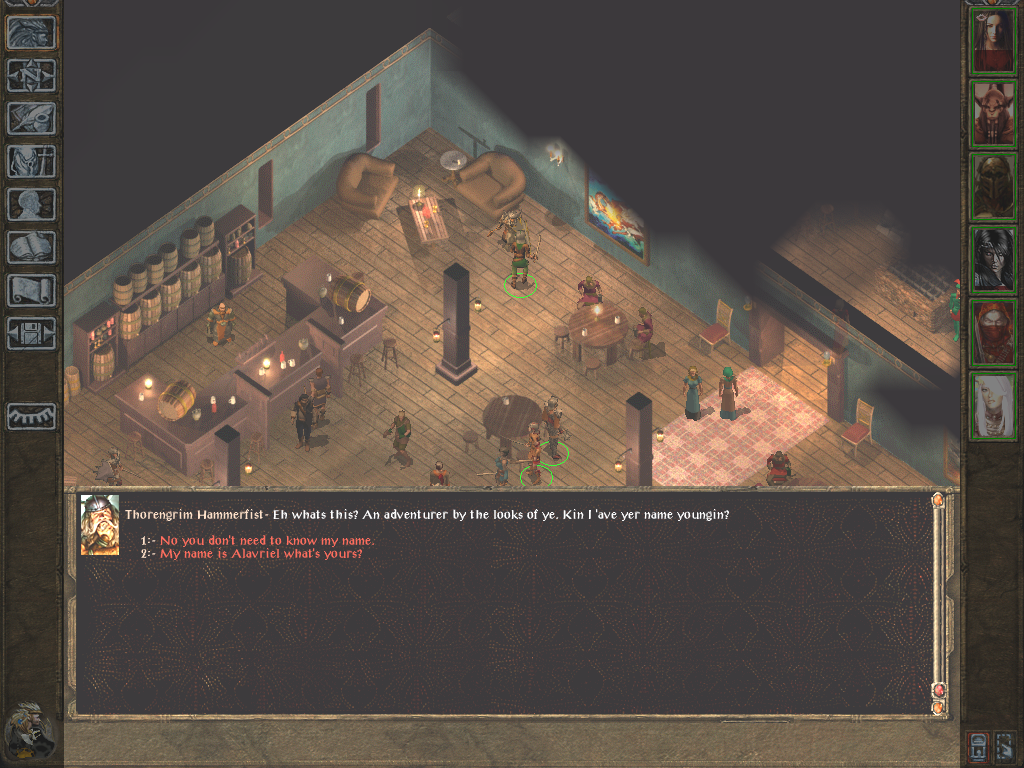
Task: Select reply "My name is Alavriel what's yours?"
Action: click(261, 553)
